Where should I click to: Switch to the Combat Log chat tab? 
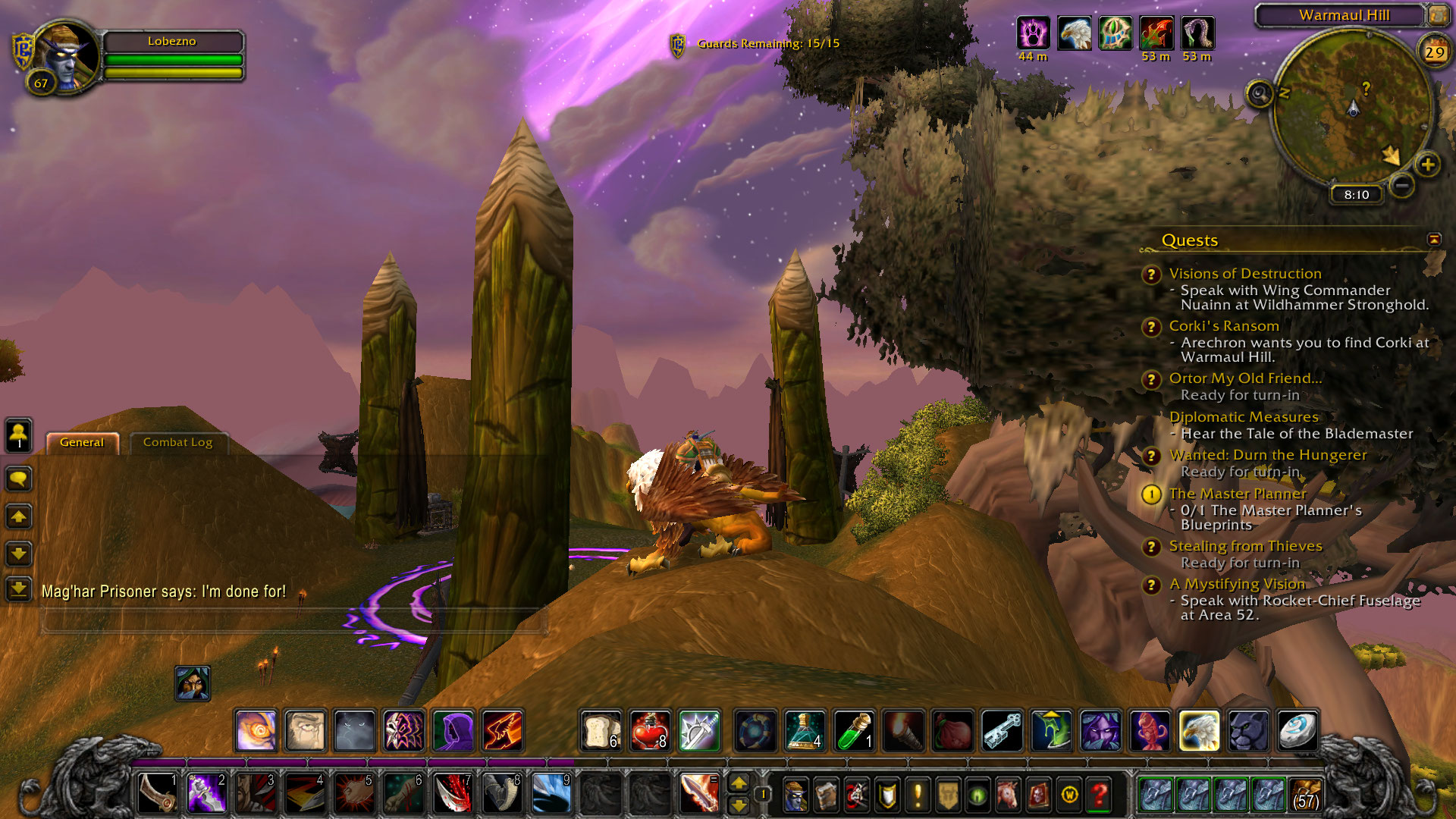point(177,442)
